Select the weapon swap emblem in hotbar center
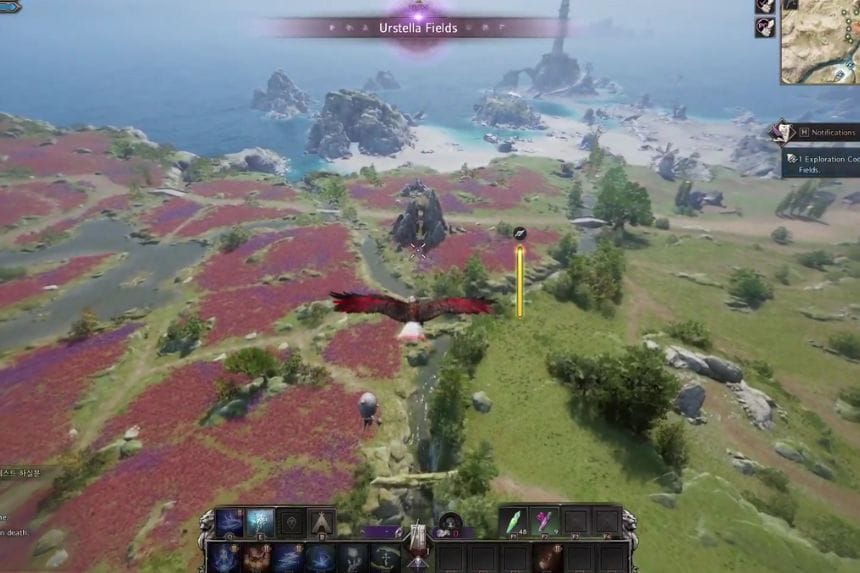The height and width of the screenshot is (573, 860). coord(416,537)
